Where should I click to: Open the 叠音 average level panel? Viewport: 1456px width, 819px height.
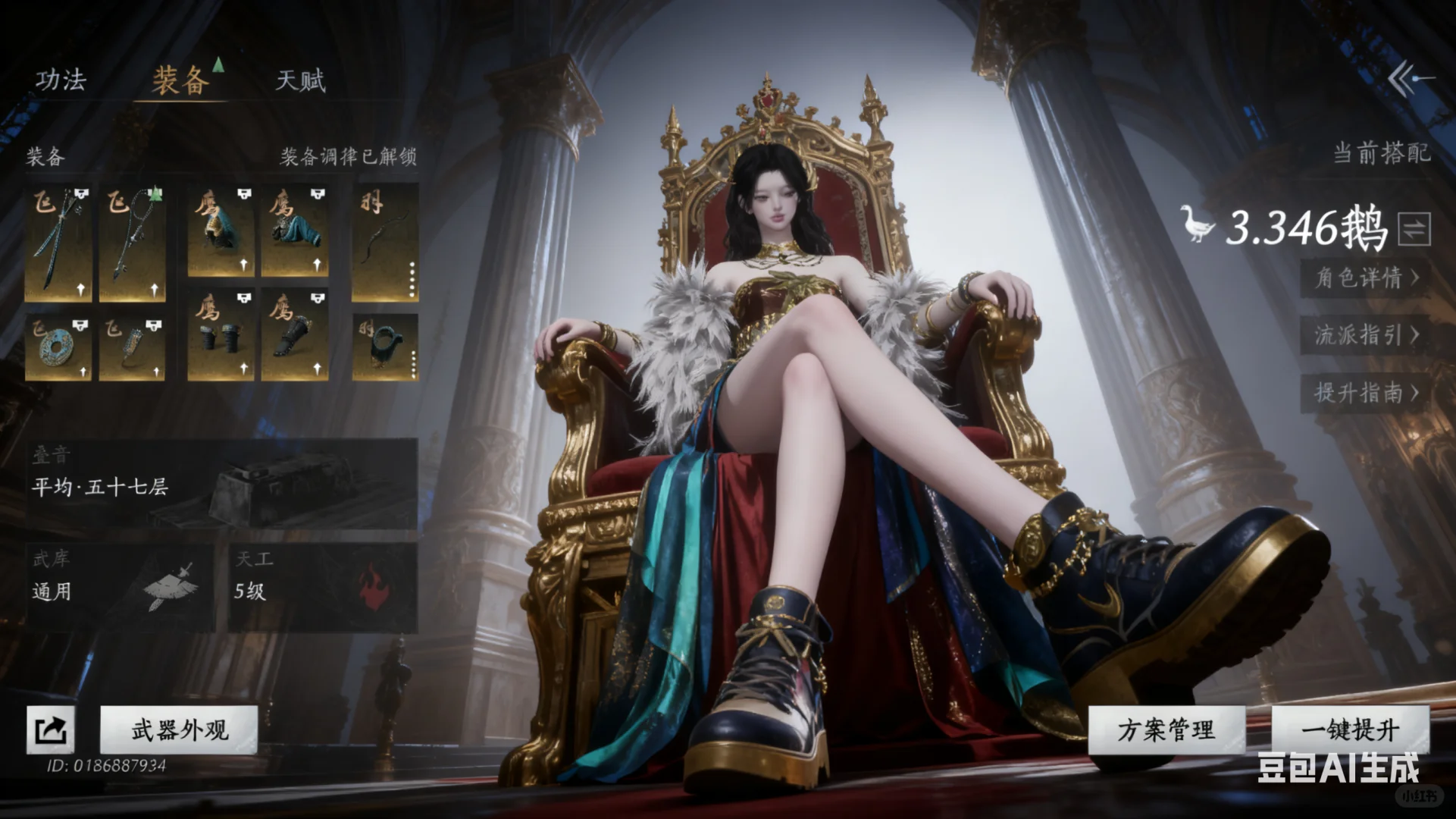221,483
